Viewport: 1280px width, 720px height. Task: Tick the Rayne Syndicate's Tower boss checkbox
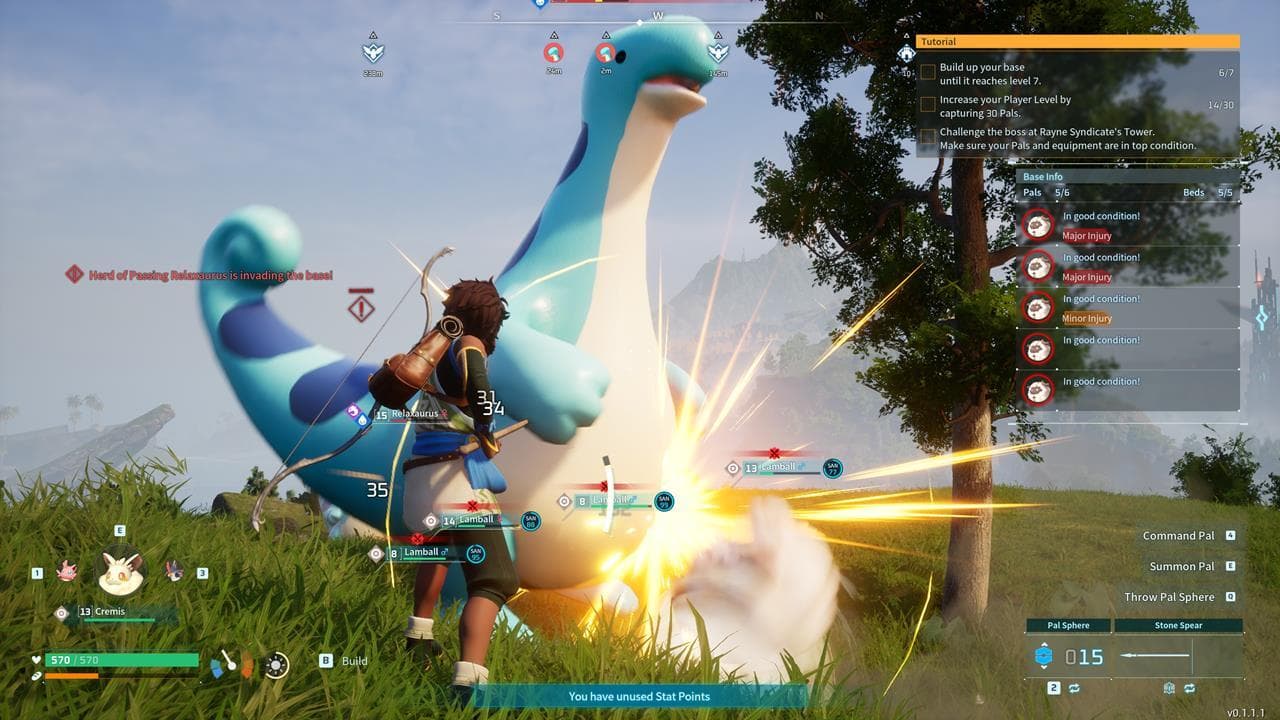click(x=928, y=137)
